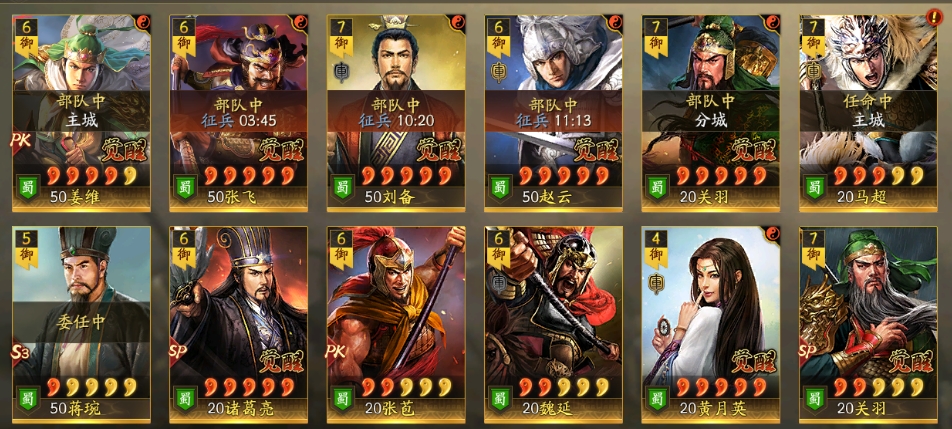This screenshot has width=952, height=429.
Task: Select the SP Zhuge Liang (诸葛亮) card
Action: click(x=237, y=322)
